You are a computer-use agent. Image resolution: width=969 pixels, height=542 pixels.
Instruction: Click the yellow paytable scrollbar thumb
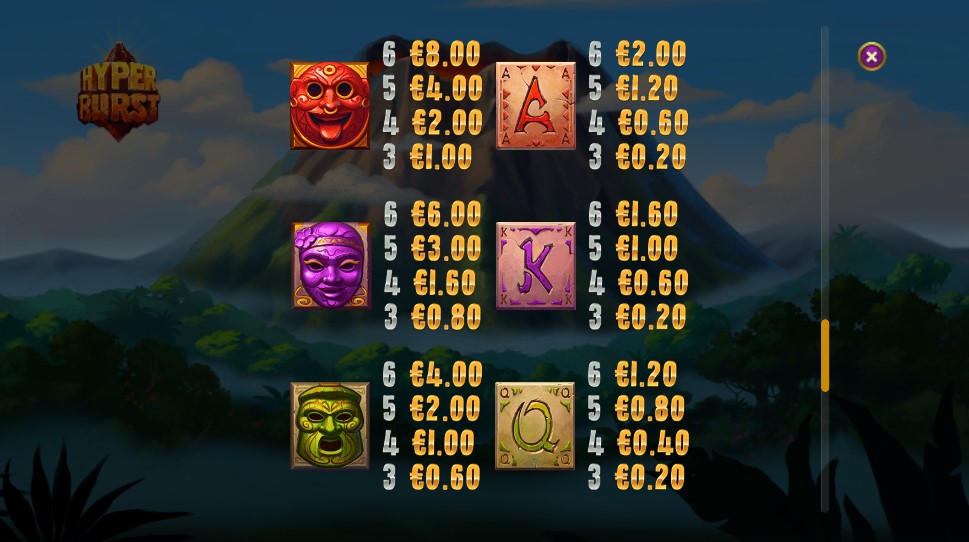click(x=825, y=355)
